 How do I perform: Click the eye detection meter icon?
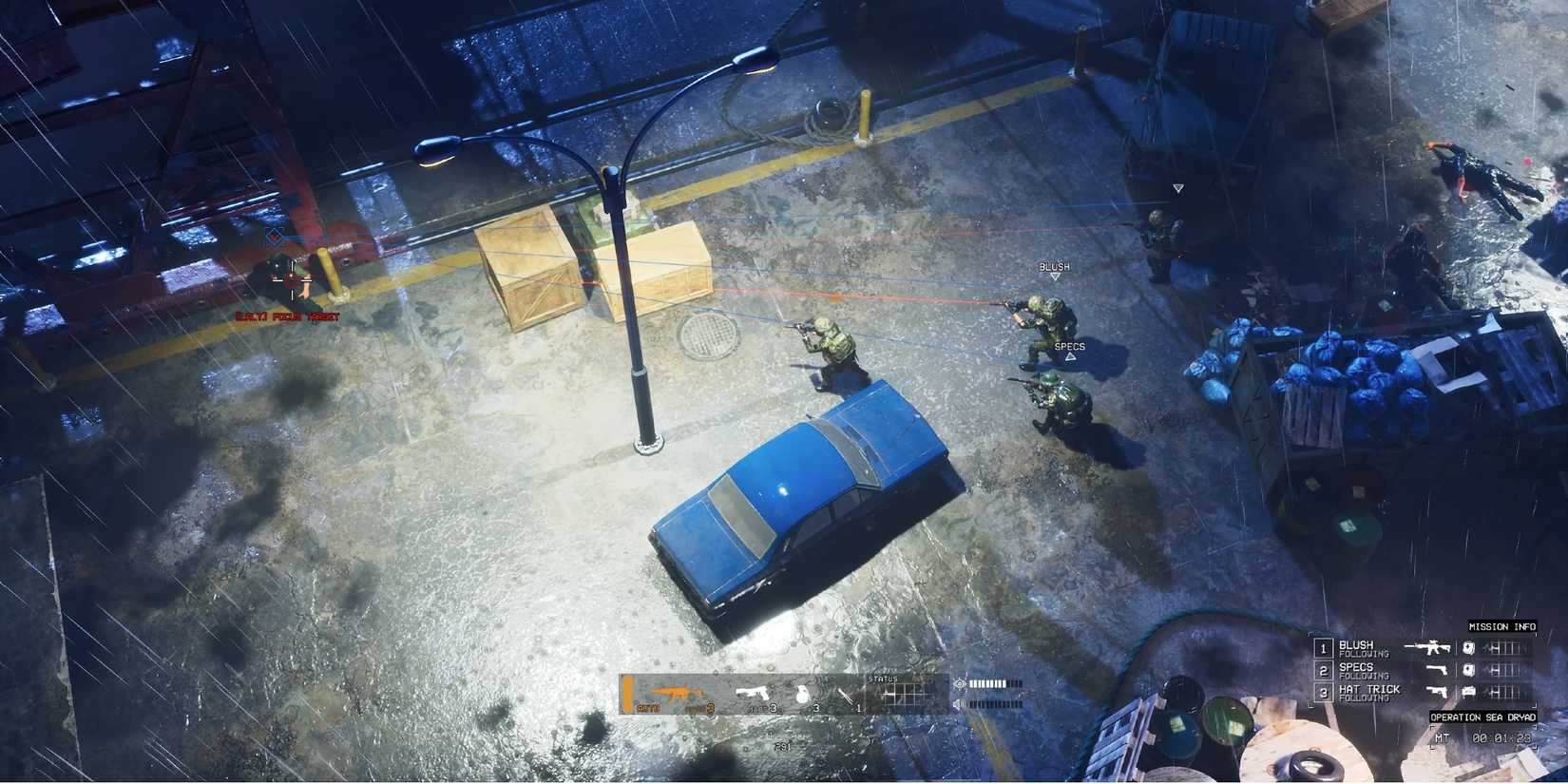click(960, 683)
